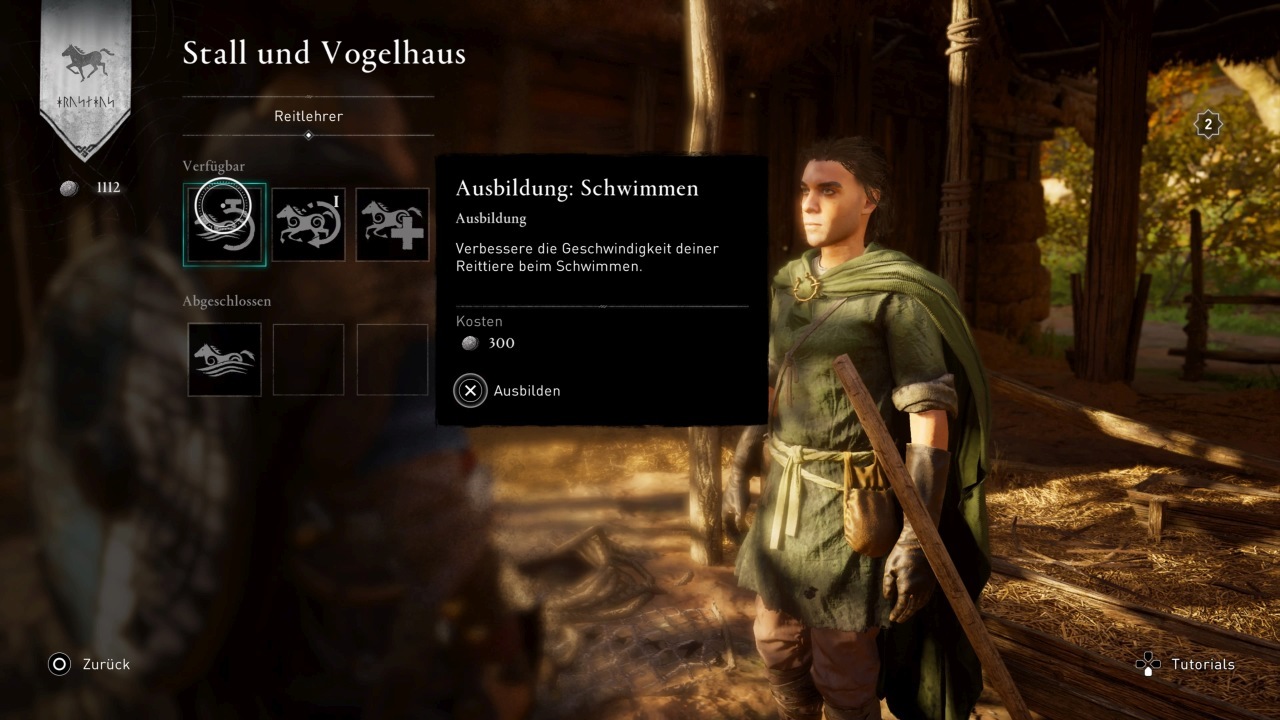Open the completed horse swimming training
Viewport: 1280px width, 720px height.
click(x=224, y=359)
